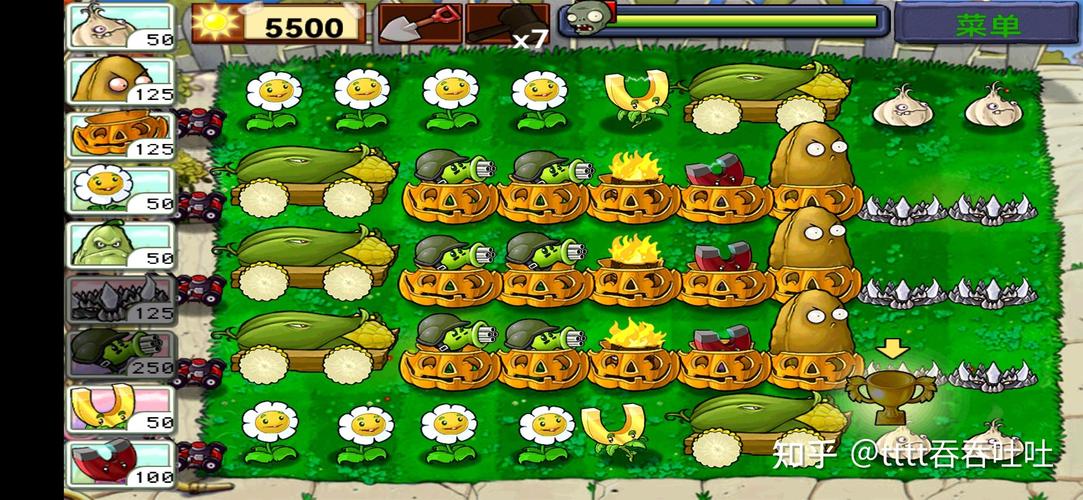Pick the Gatling Pea seed packet
This screenshot has height=500, width=1083.
click(120, 353)
